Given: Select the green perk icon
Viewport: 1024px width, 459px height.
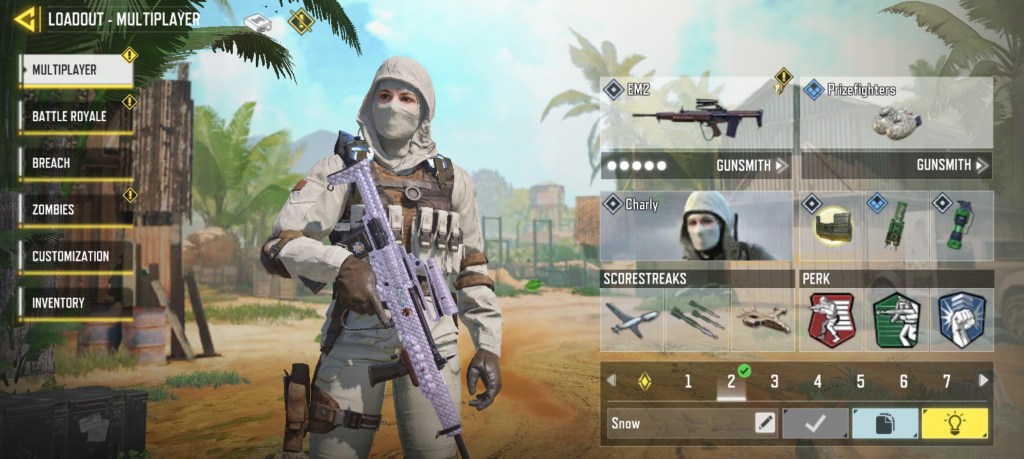Looking at the screenshot, I should pyautogui.click(x=897, y=320).
